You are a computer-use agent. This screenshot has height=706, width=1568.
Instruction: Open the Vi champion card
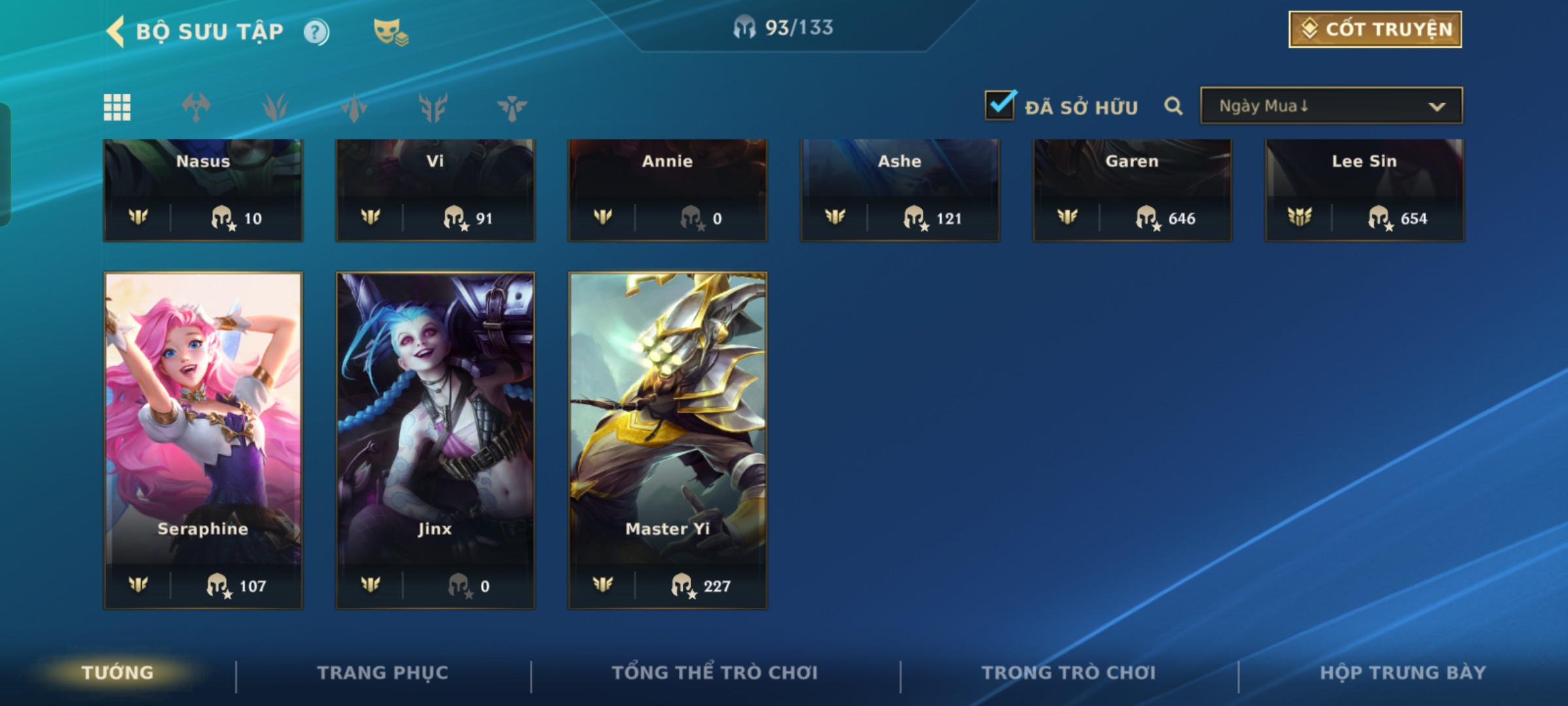click(x=435, y=190)
